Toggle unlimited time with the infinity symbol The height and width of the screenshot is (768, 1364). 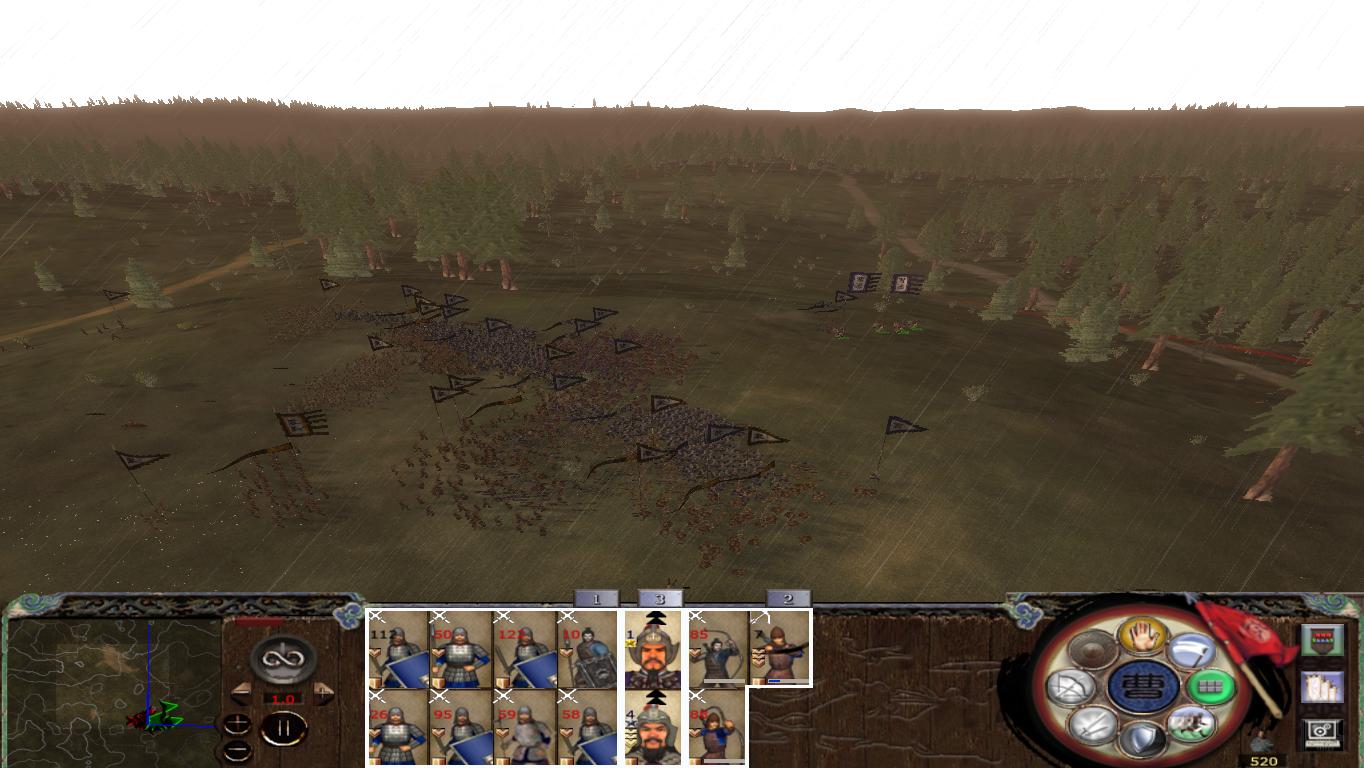tap(281, 659)
